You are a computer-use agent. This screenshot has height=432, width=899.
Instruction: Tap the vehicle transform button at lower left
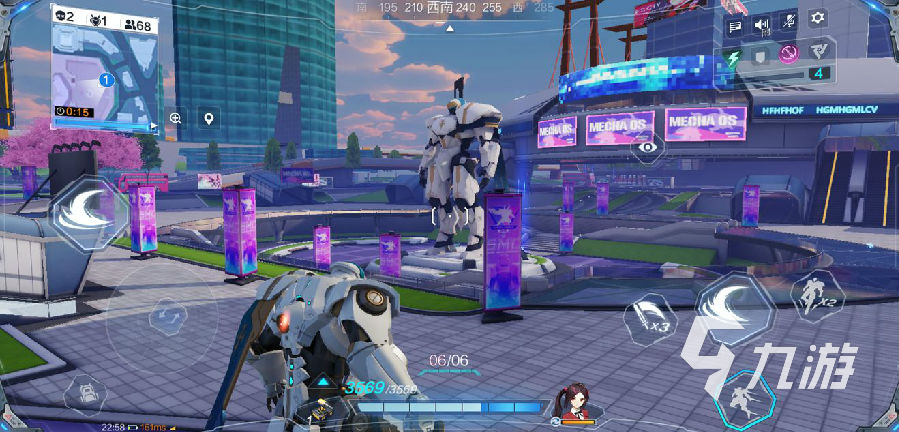[x=86, y=392]
